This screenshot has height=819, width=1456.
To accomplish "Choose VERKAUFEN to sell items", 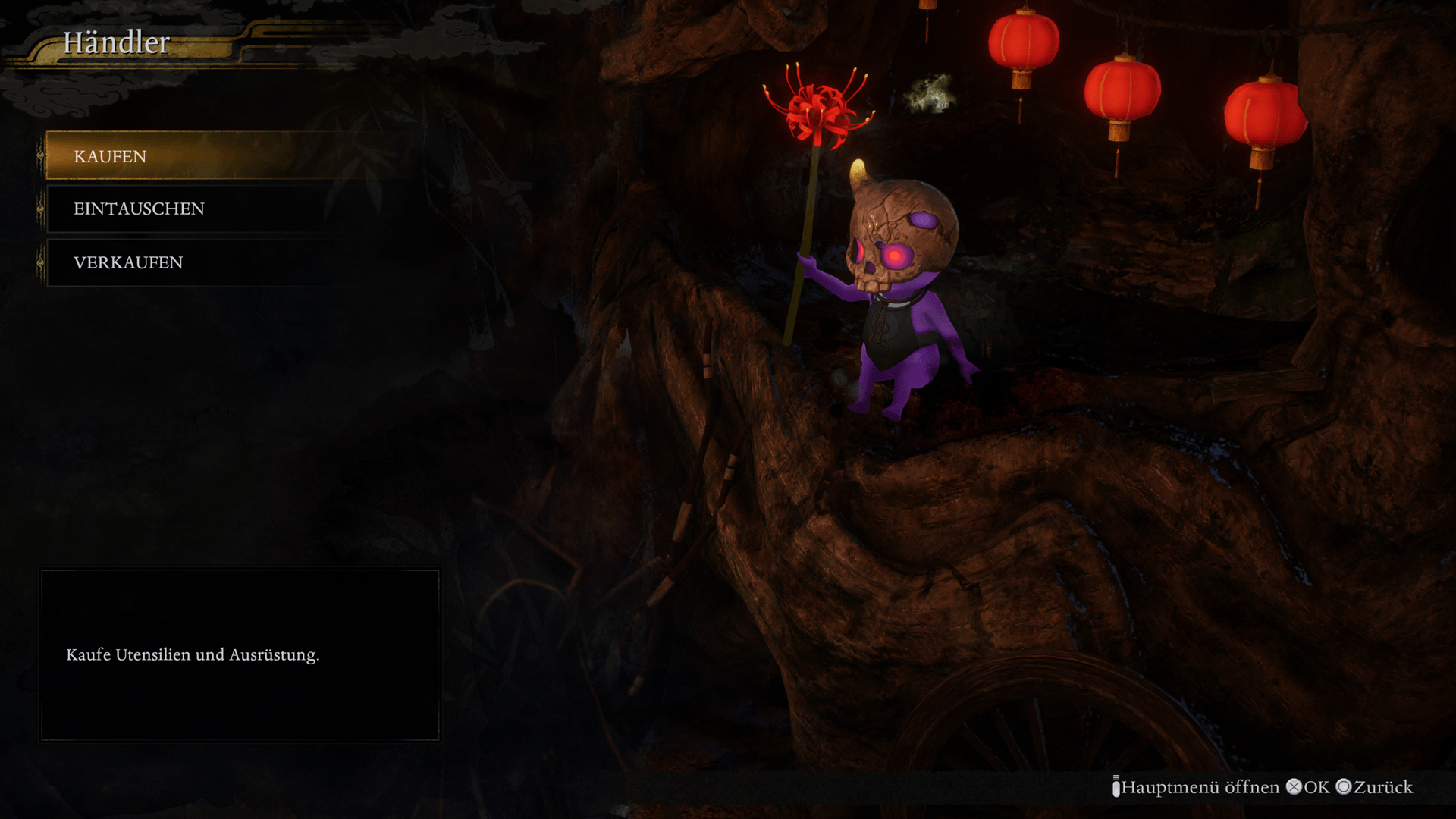I will pos(128,262).
